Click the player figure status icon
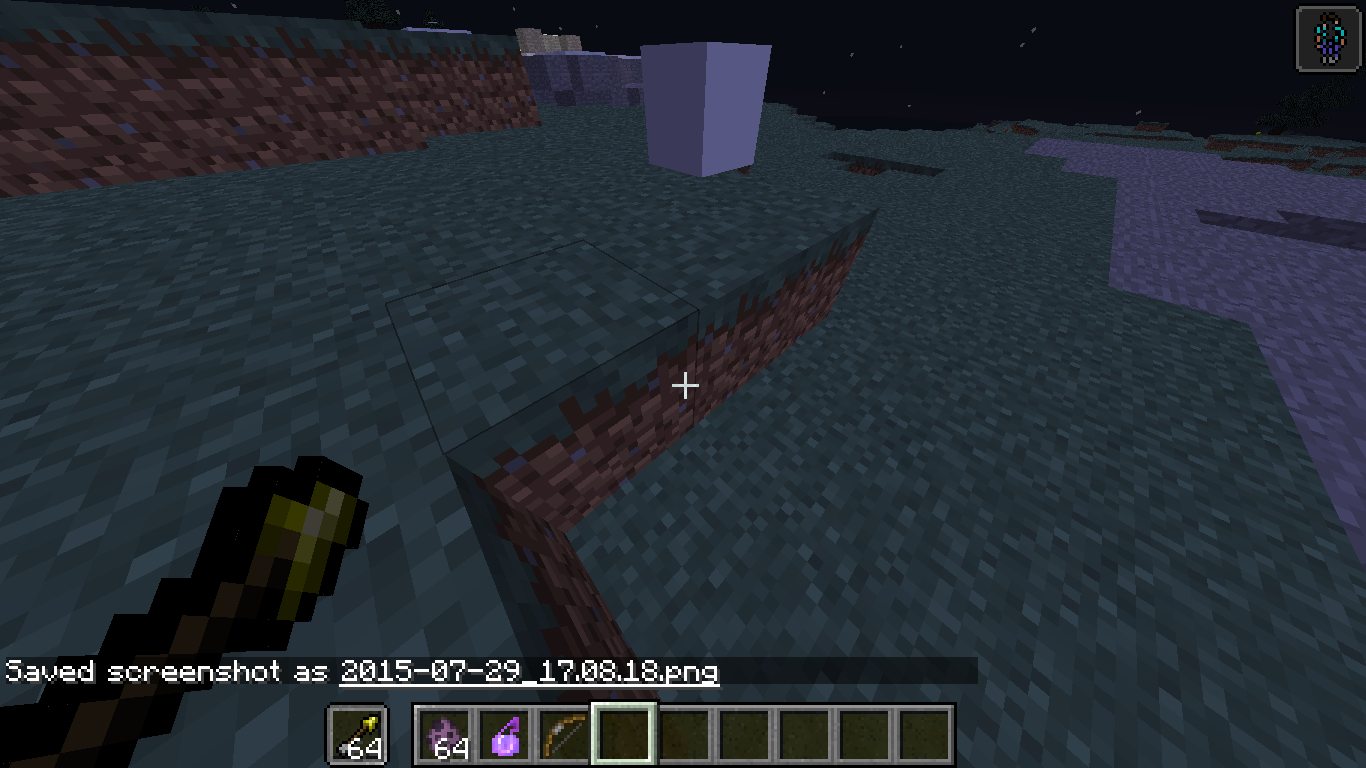1366x768 pixels. 1327,40
